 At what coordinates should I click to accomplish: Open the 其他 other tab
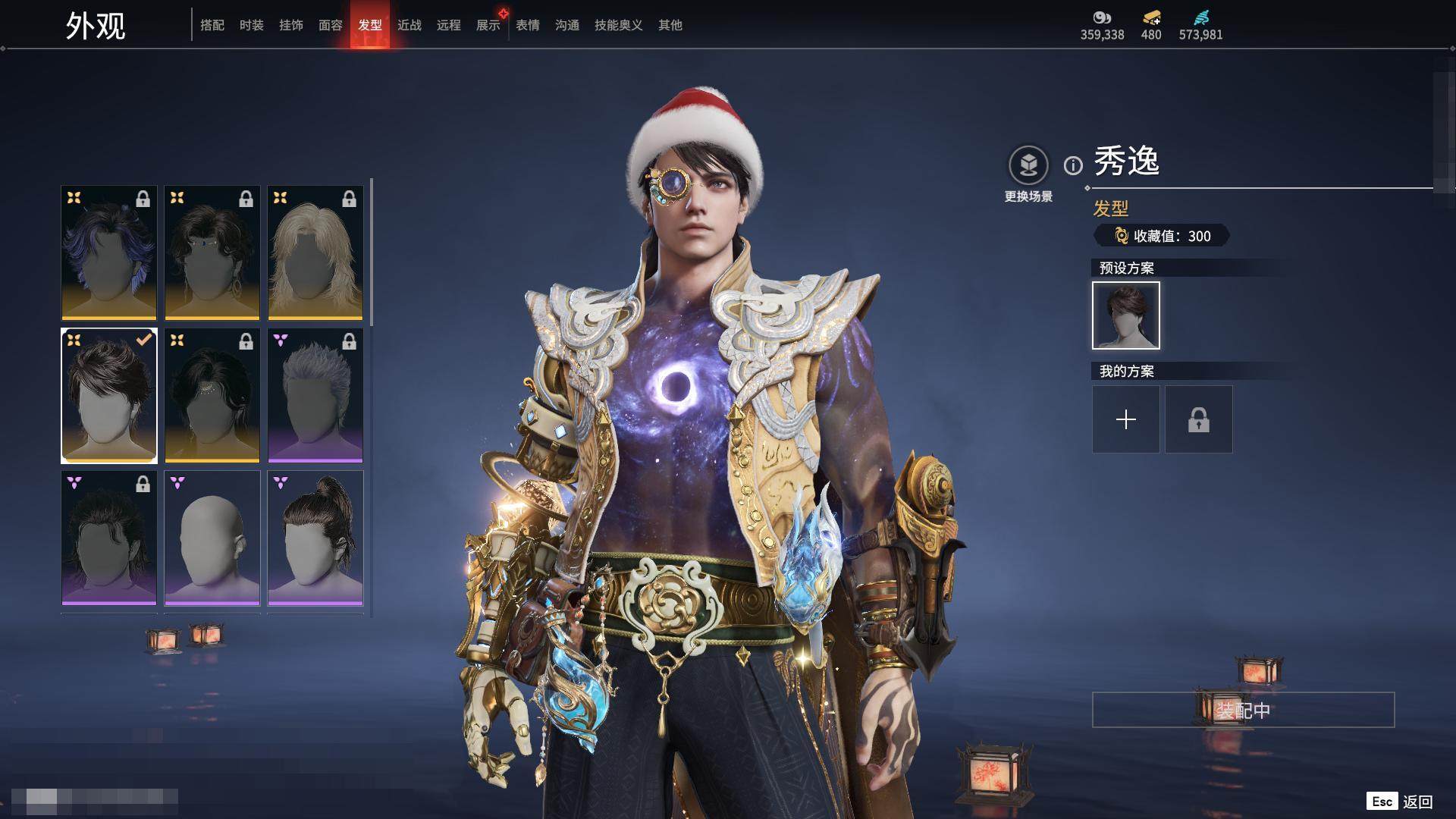click(x=670, y=25)
